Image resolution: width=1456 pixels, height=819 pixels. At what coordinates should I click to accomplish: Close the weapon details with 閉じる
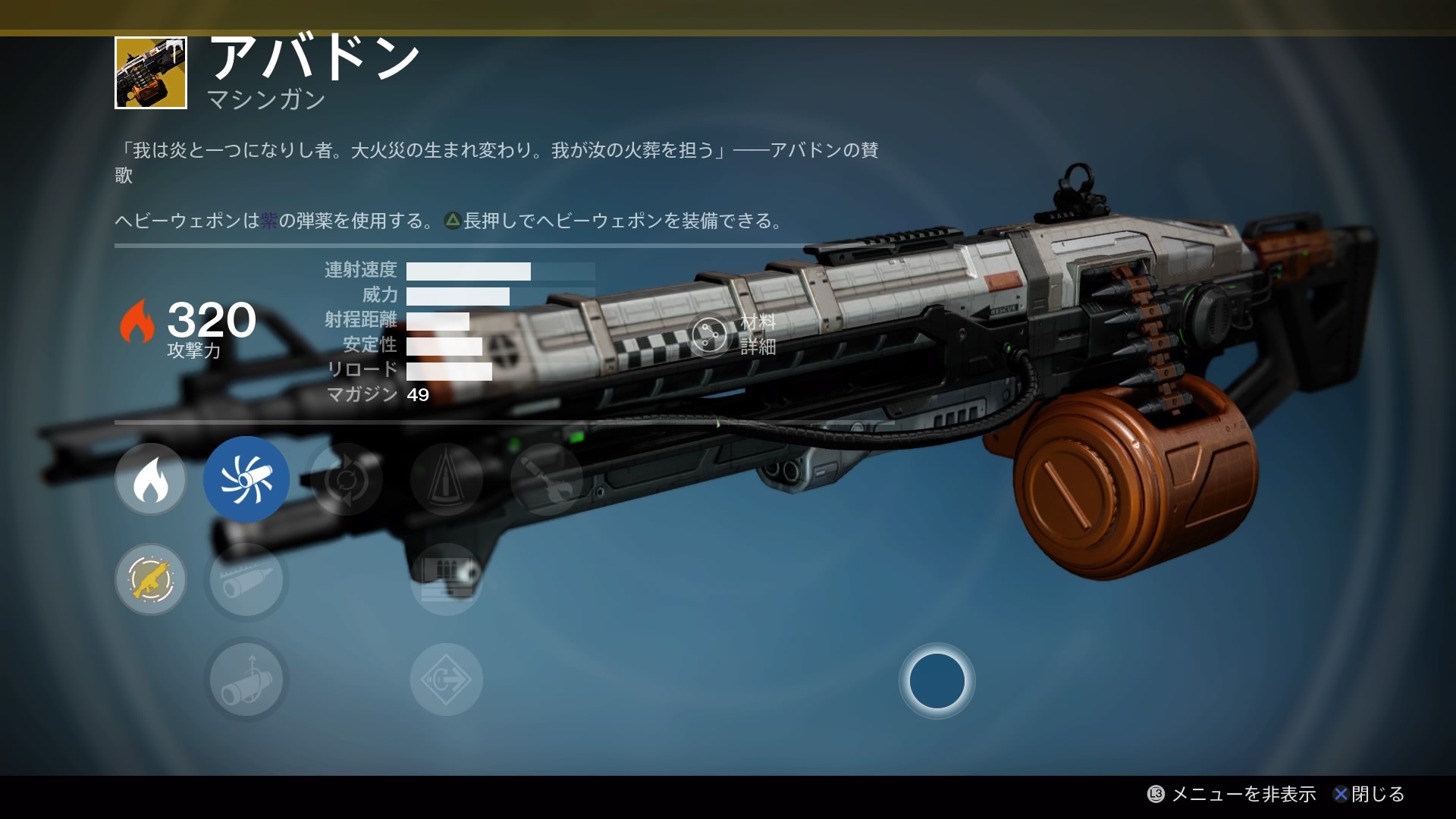point(1370,794)
